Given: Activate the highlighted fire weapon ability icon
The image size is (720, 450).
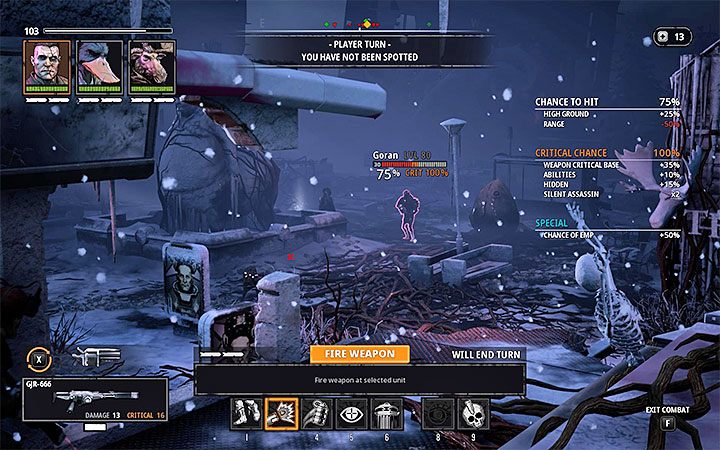Looking at the screenshot, I should pyautogui.click(x=281, y=412).
